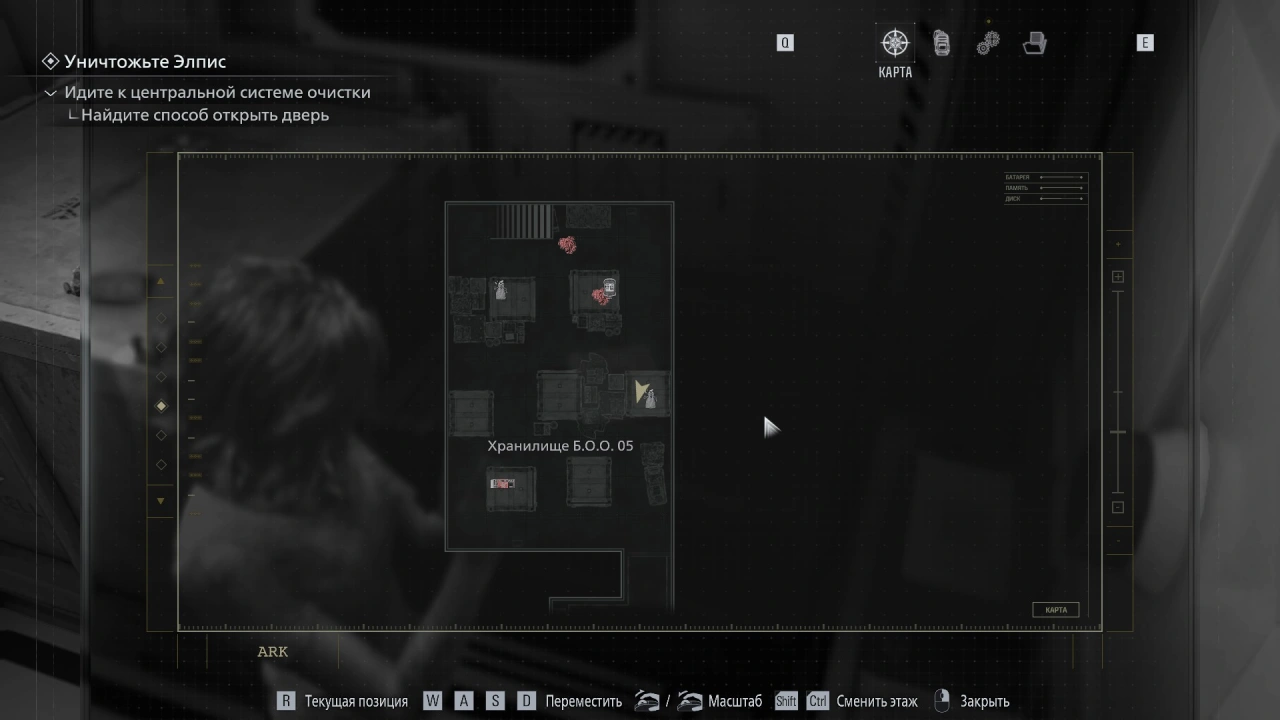Collapse the Идите к центральной системе очистки objective
Screen dimensions: 1280x720
[x=51, y=93]
